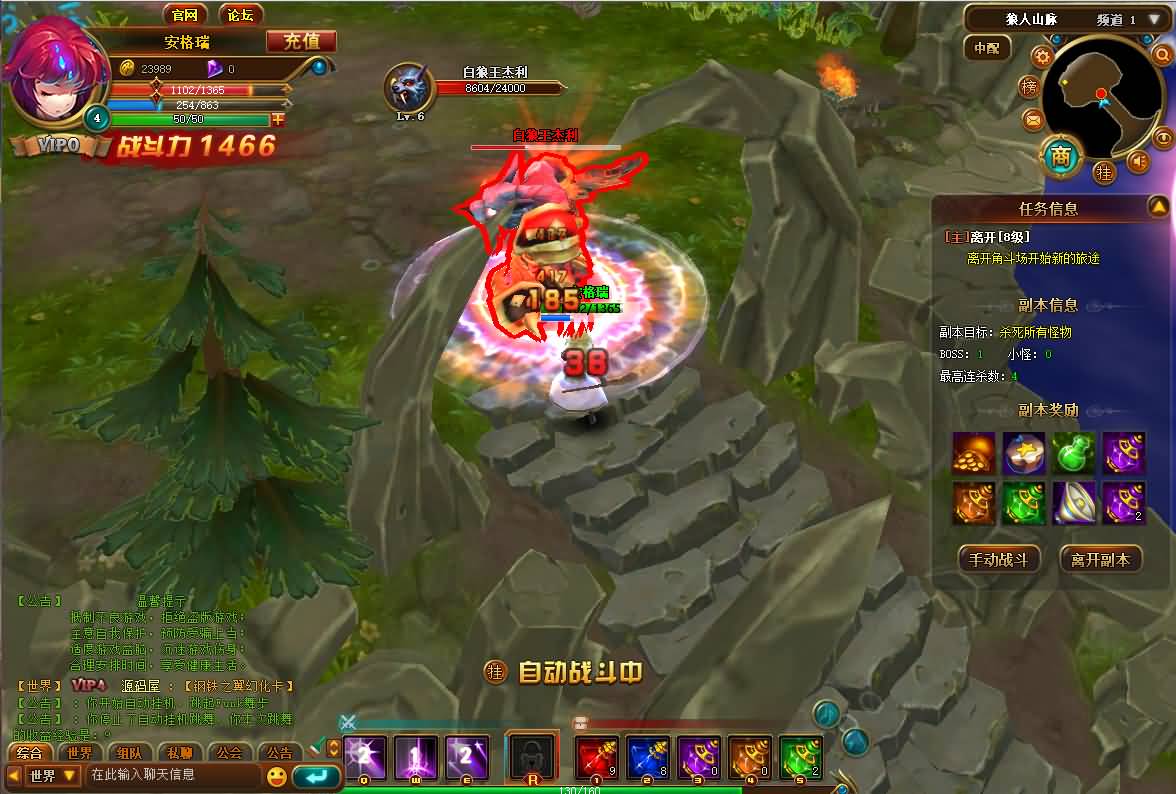1176x794 pixels.
Task: Collapse the 任务信息 quest panel arrow
Action: point(1158,207)
